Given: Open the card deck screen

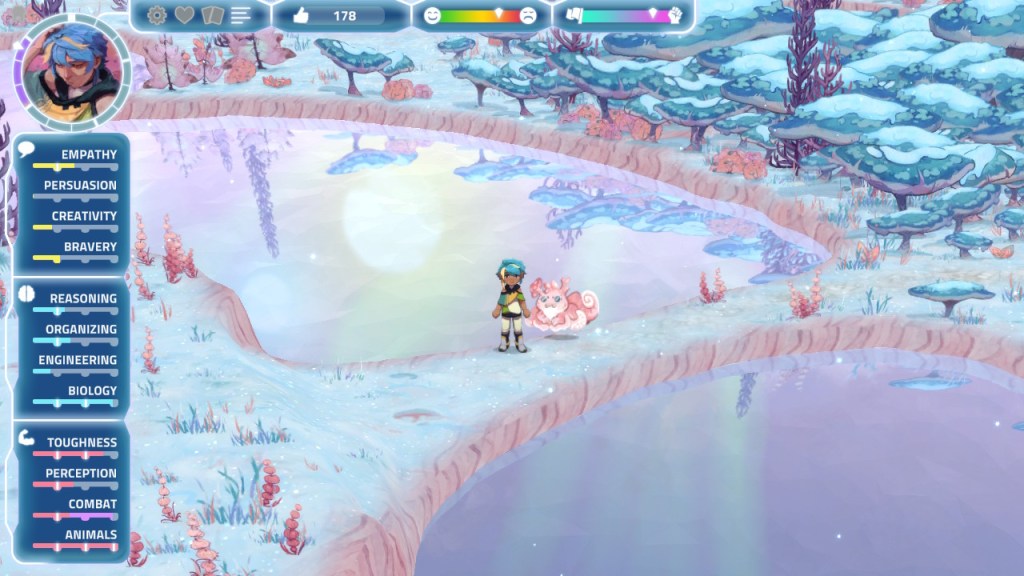Looking at the screenshot, I should tap(212, 15).
